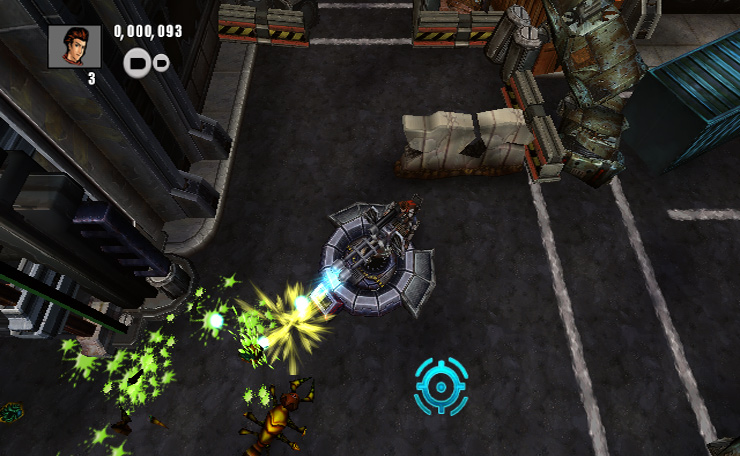
Task: Click the red-haired character portrait
Action: 75,46
